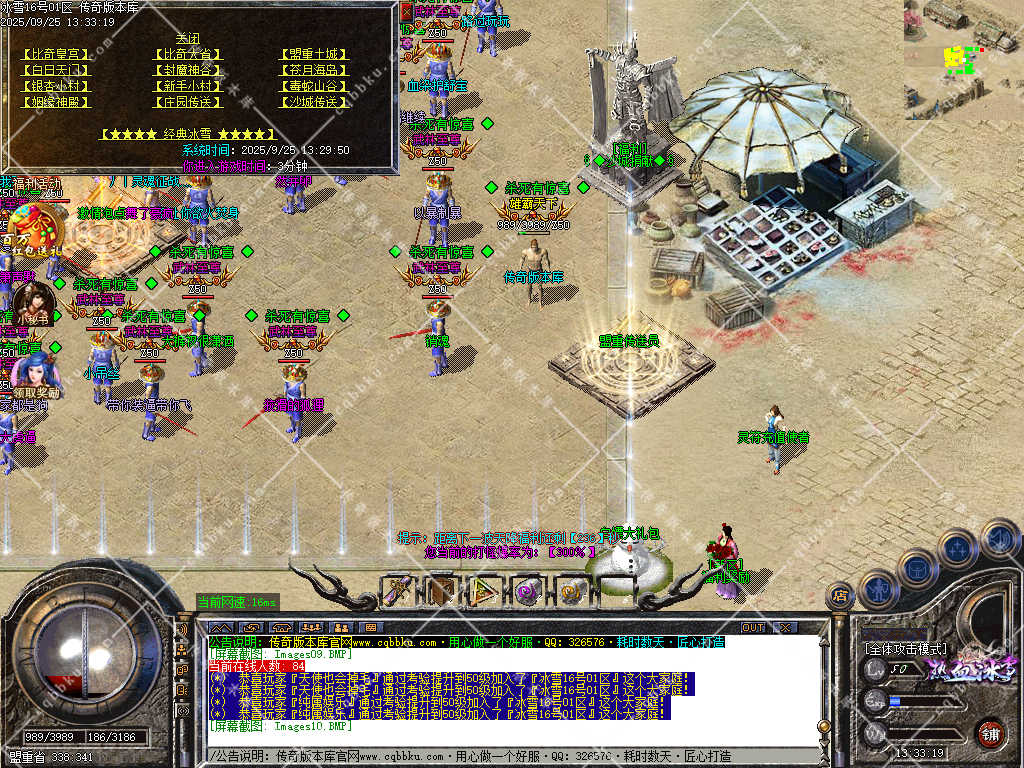Choose 苍月海岛 destination
Viewport: 1024px width, 768px height.
coord(314,70)
